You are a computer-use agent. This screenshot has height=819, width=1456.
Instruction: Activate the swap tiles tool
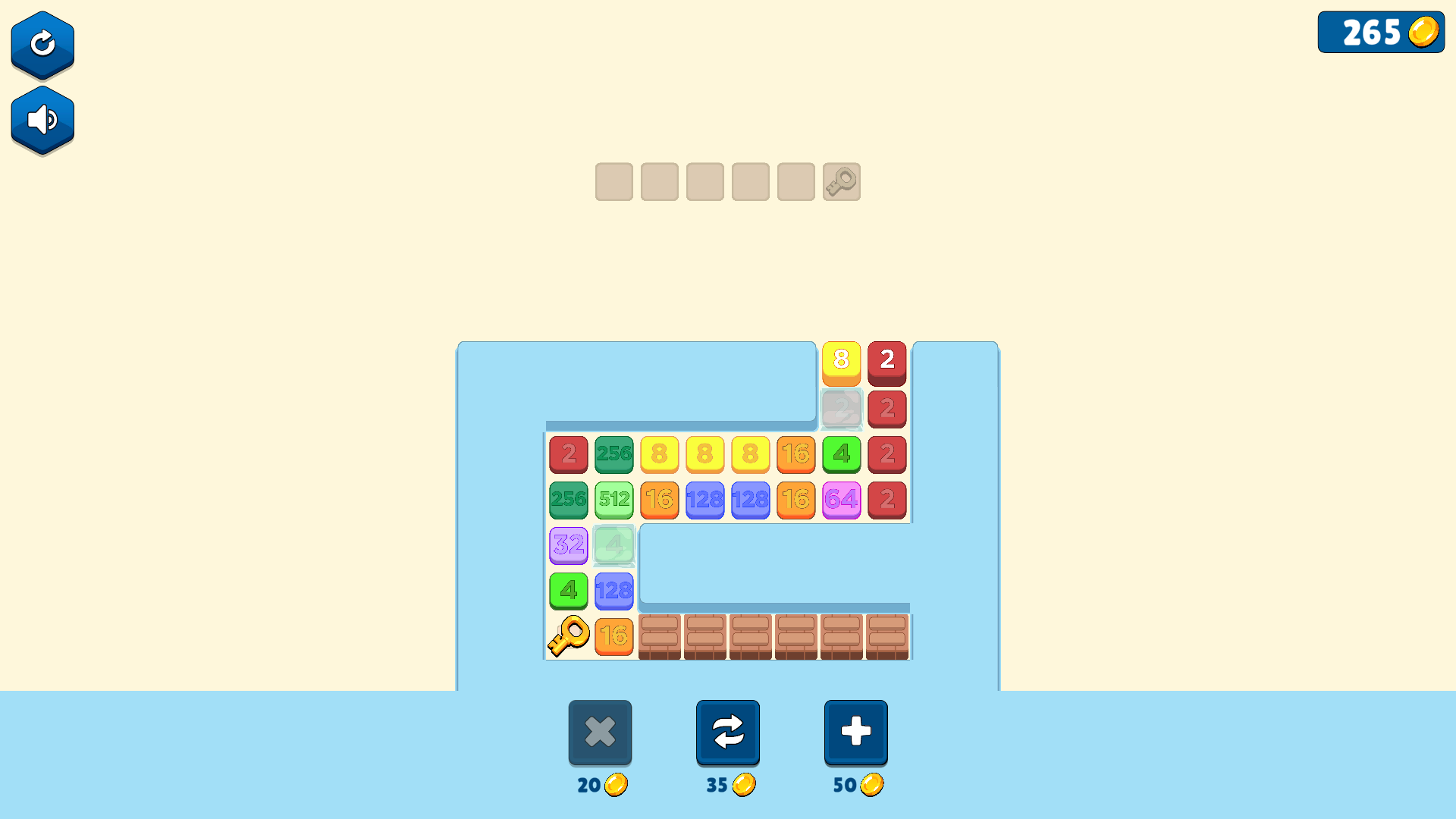[x=727, y=732]
